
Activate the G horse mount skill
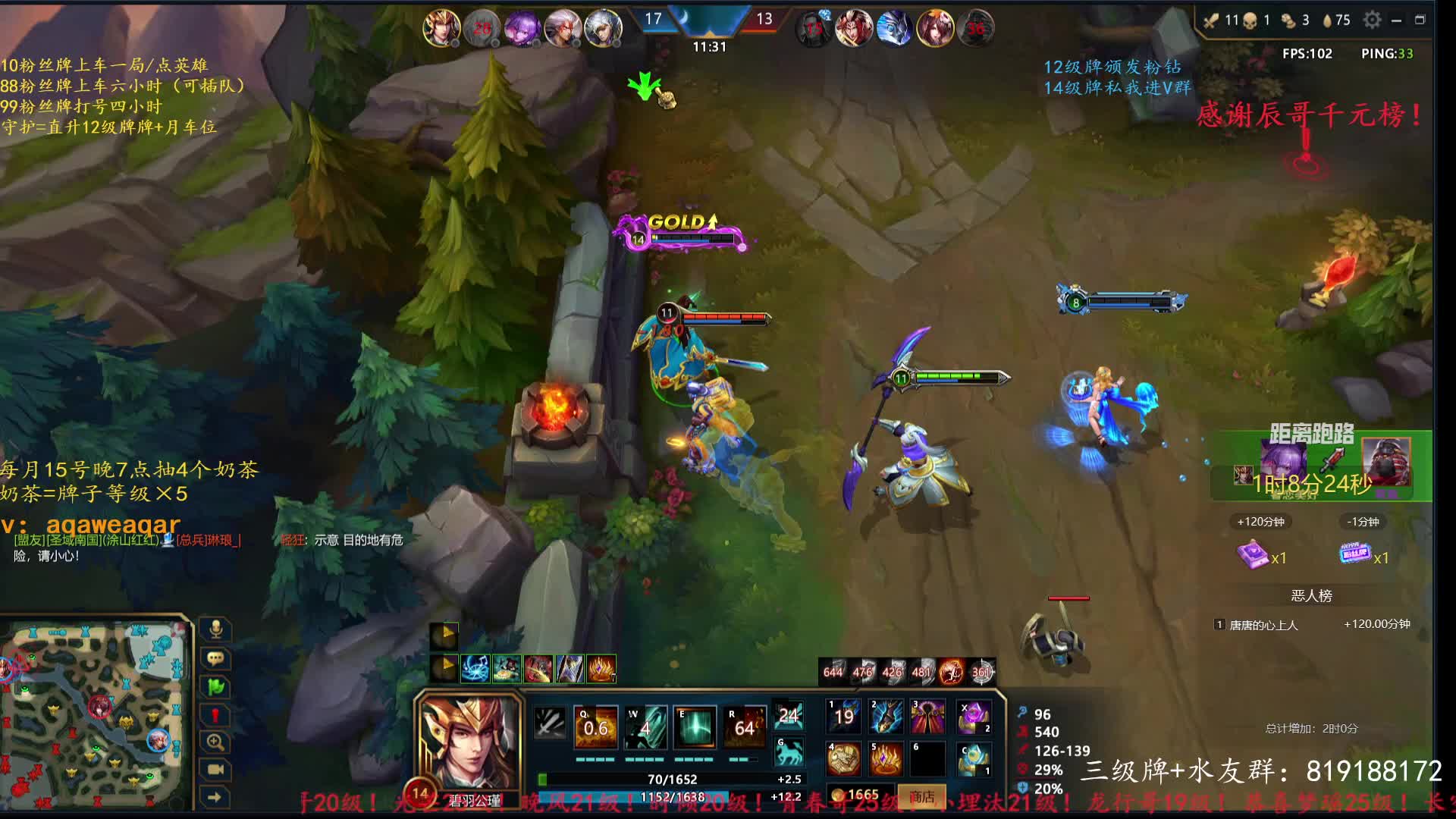[789, 752]
